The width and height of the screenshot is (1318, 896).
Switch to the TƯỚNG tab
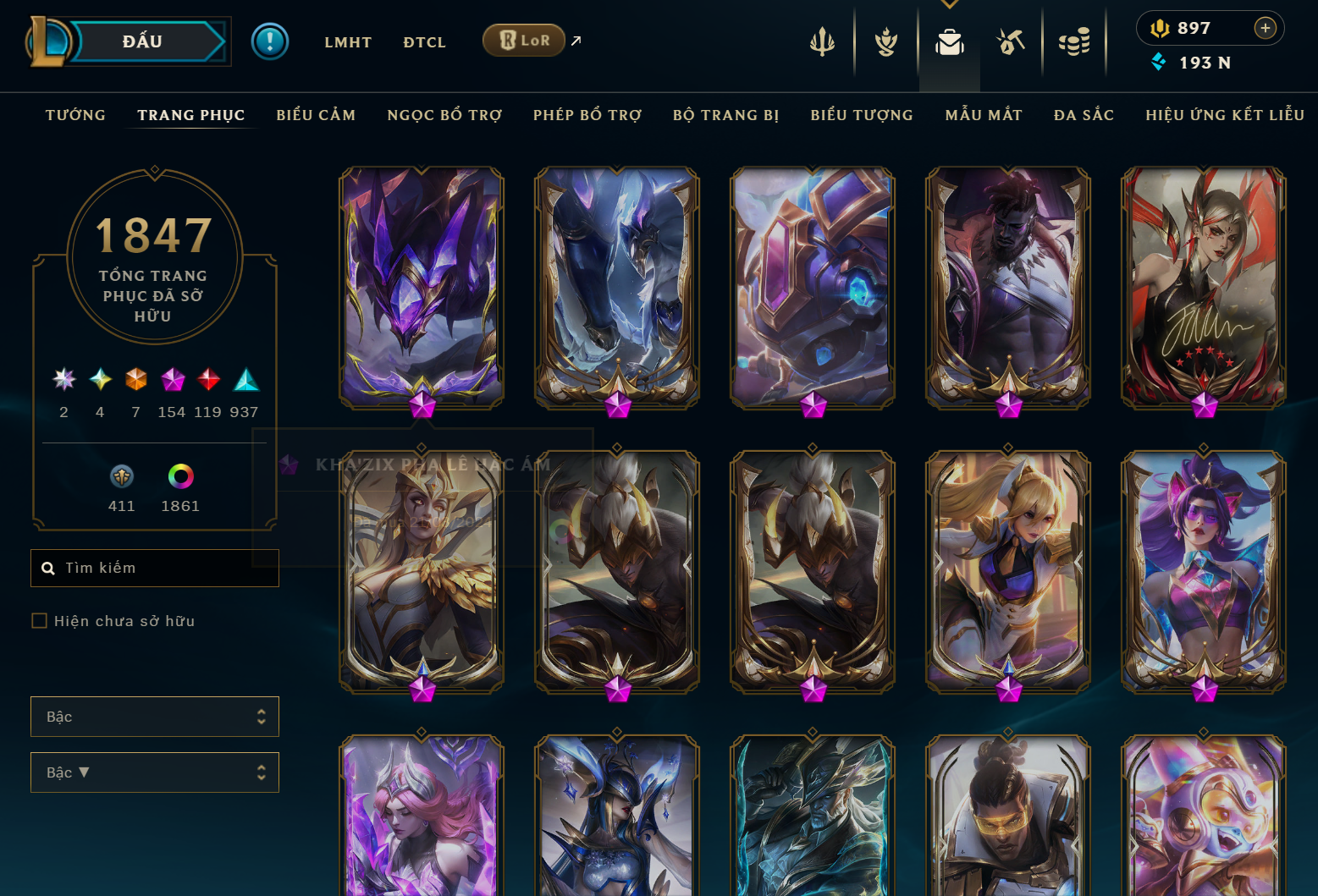click(x=75, y=115)
